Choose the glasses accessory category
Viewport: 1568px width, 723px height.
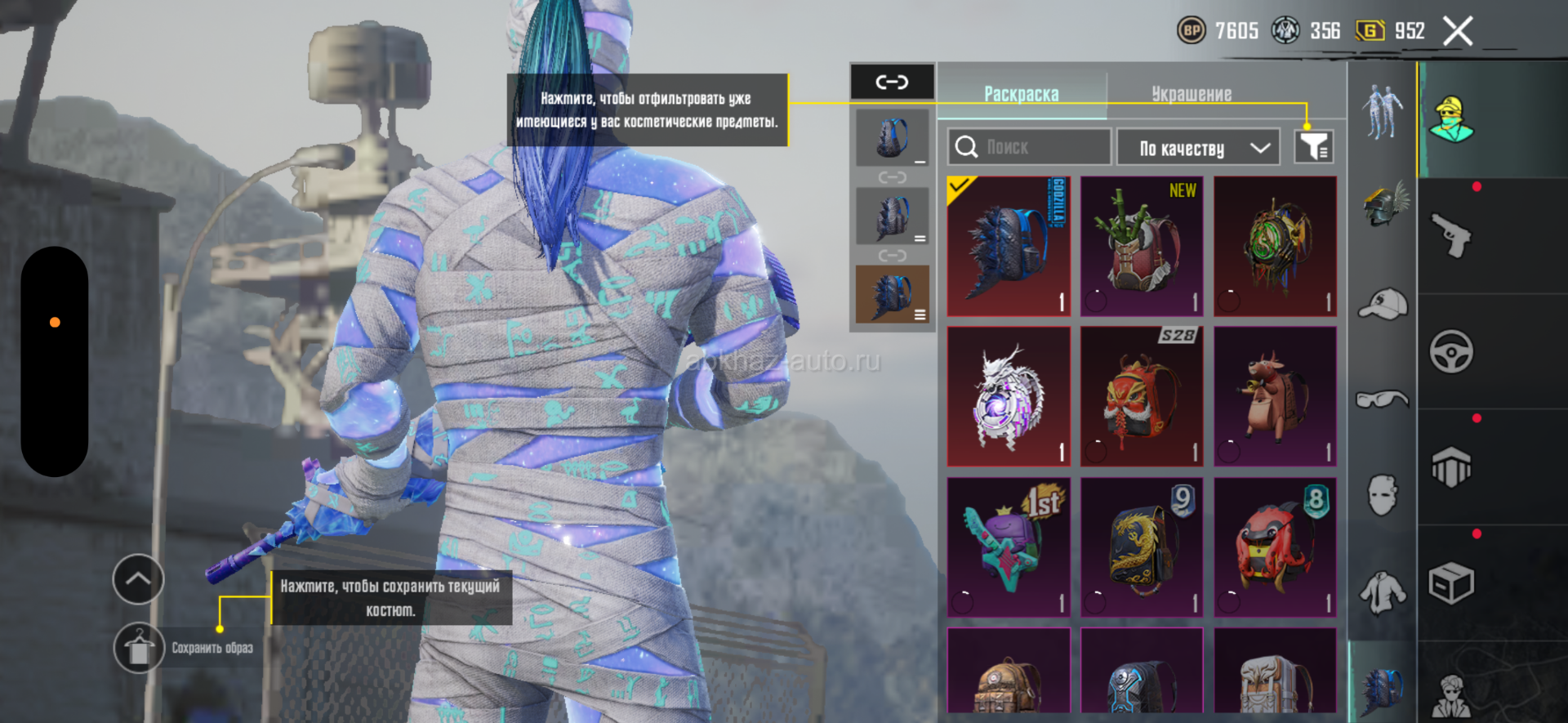[x=1383, y=399]
